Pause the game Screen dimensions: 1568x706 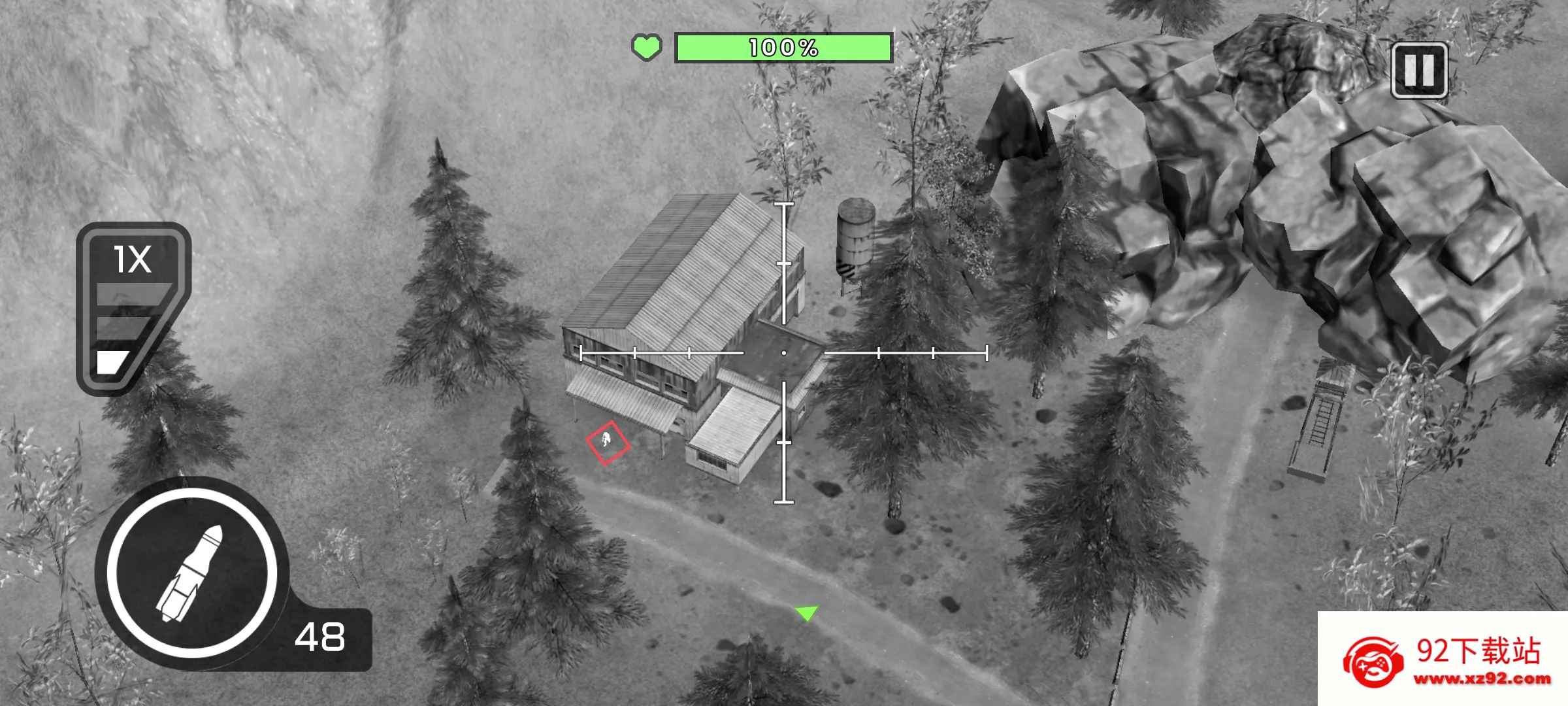(x=1419, y=71)
